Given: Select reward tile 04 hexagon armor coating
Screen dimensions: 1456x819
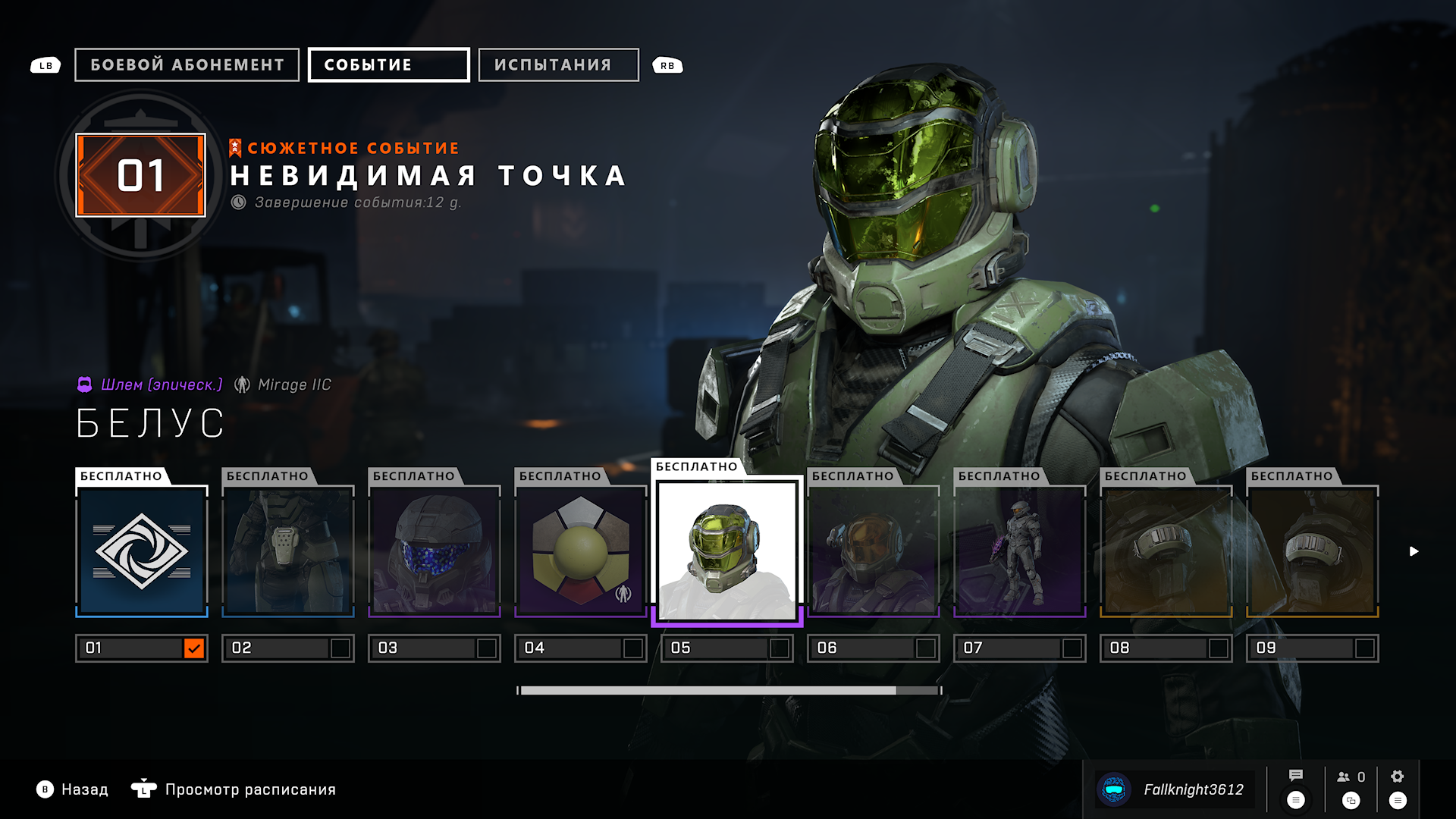Looking at the screenshot, I should coord(581,551).
